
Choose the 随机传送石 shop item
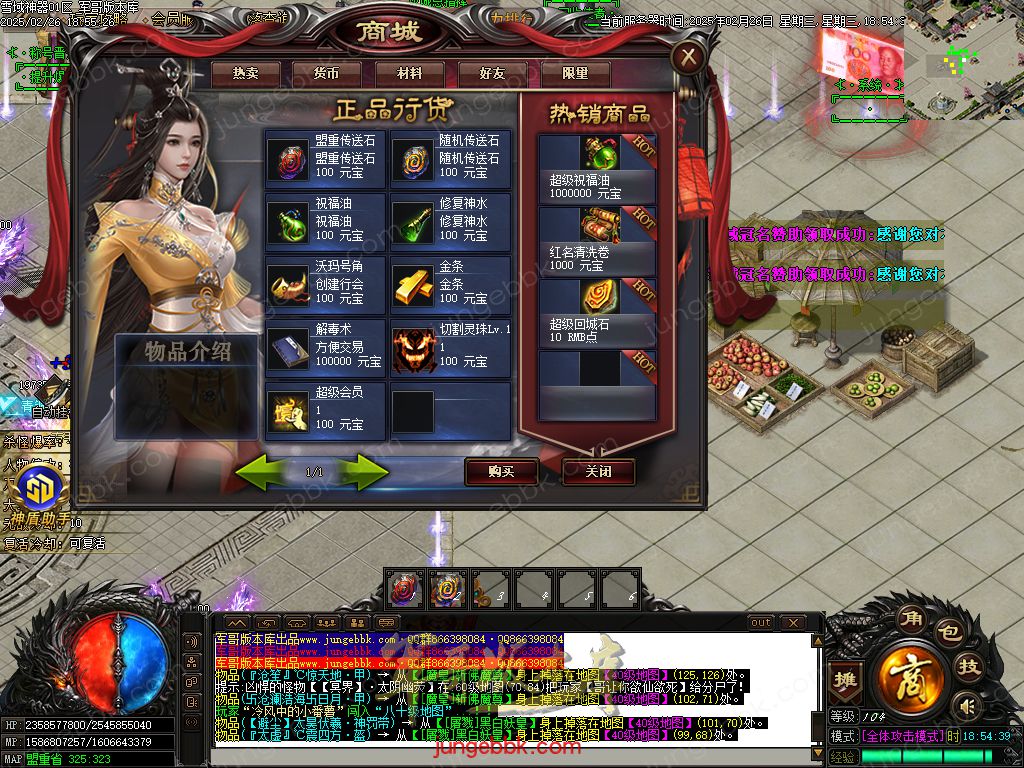coord(450,160)
